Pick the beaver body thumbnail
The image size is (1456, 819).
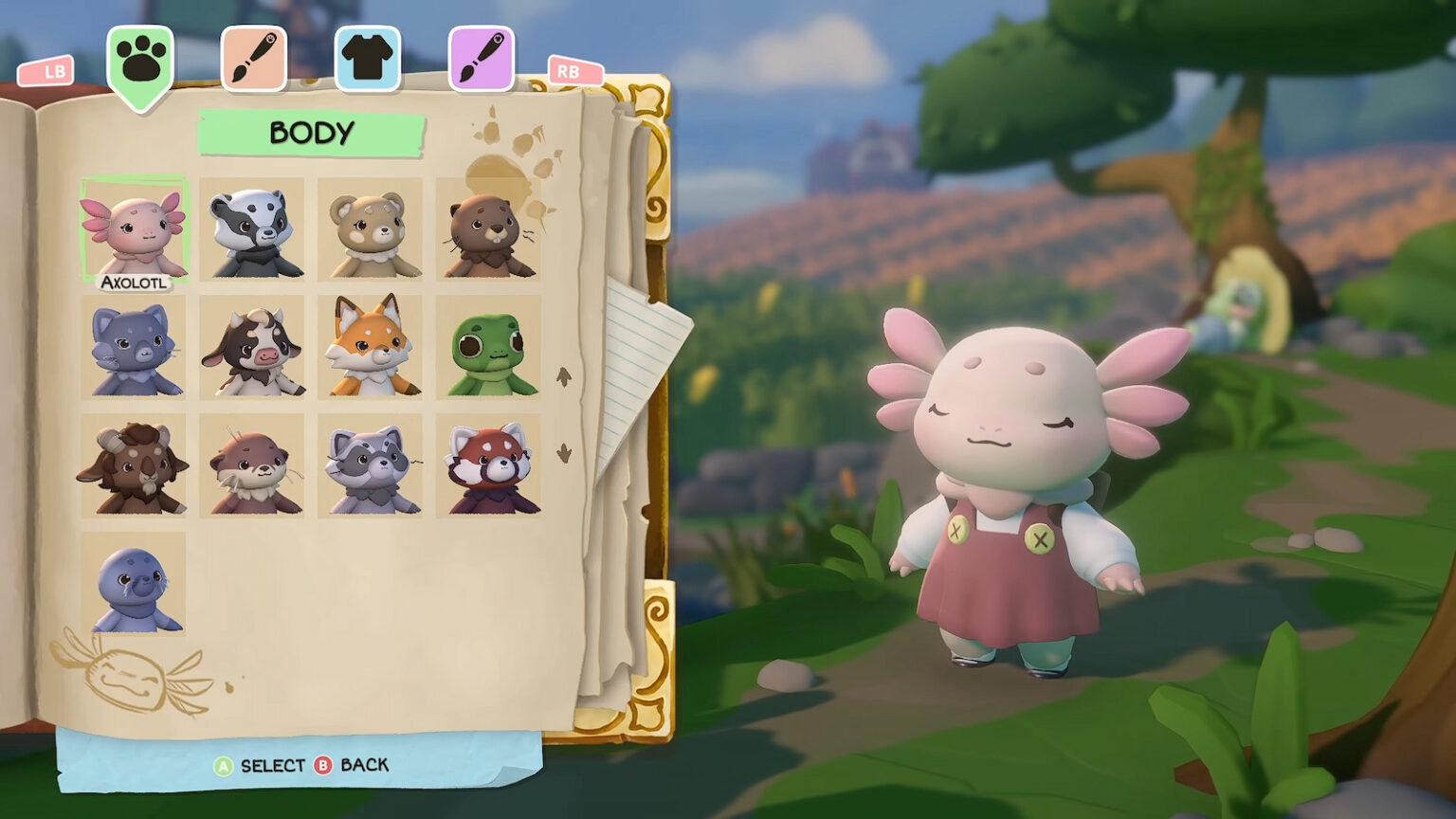pyautogui.click(x=489, y=227)
